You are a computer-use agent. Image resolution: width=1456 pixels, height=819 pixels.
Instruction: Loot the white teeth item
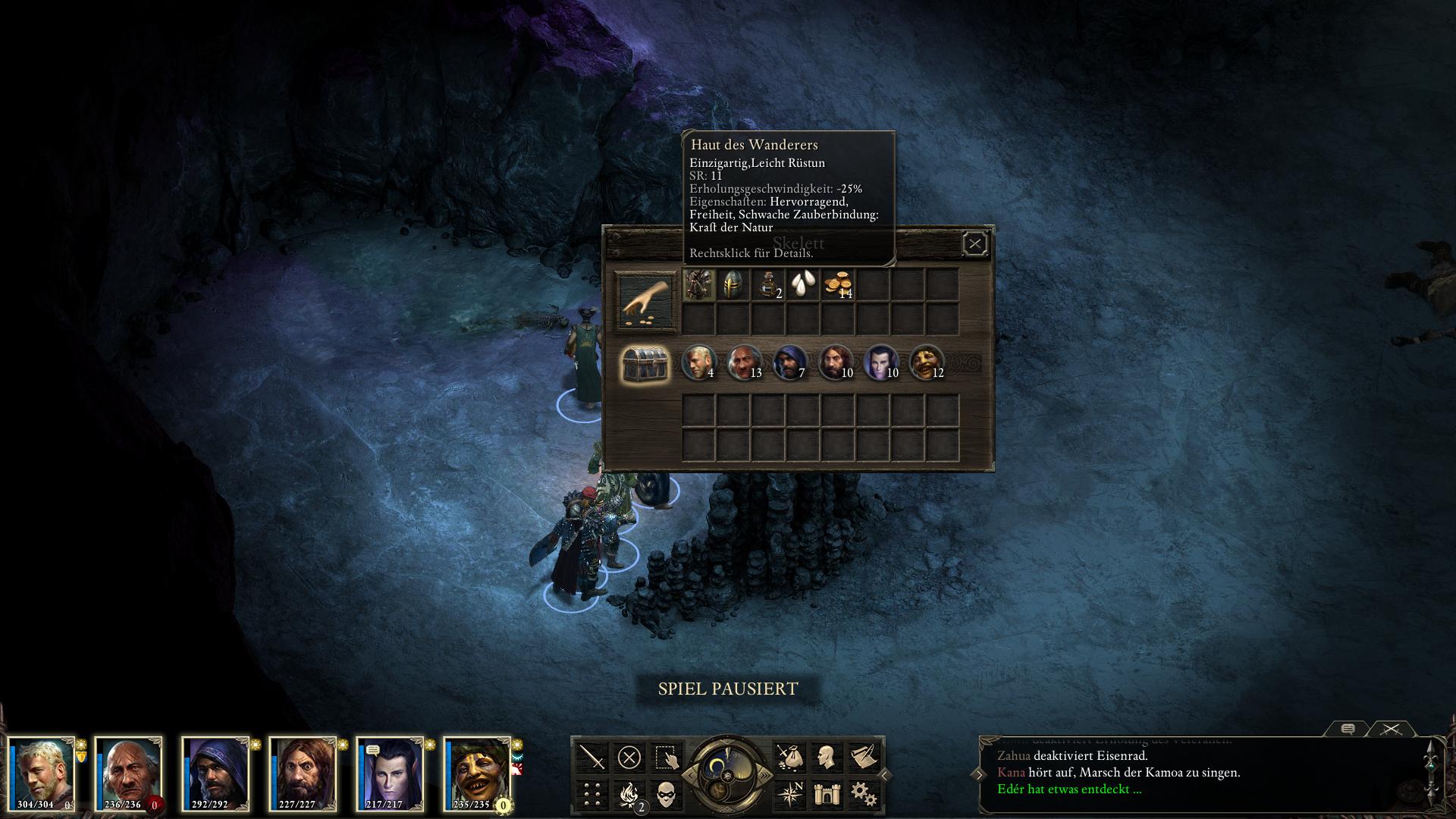[x=803, y=285]
